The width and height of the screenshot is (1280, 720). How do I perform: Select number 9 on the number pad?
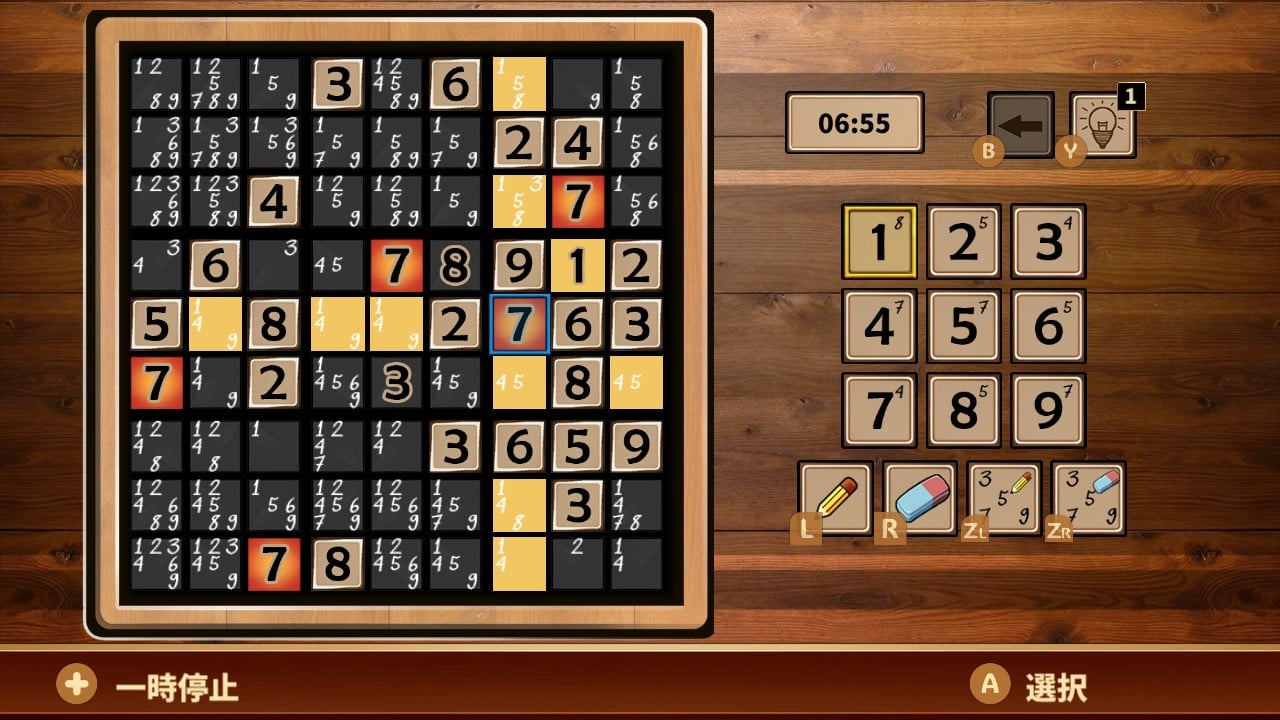[1046, 410]
